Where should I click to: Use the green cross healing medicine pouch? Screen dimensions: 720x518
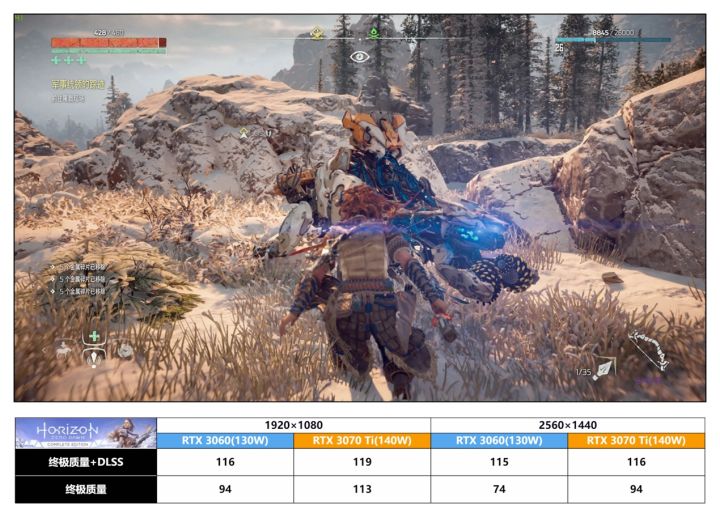(94, 336)
